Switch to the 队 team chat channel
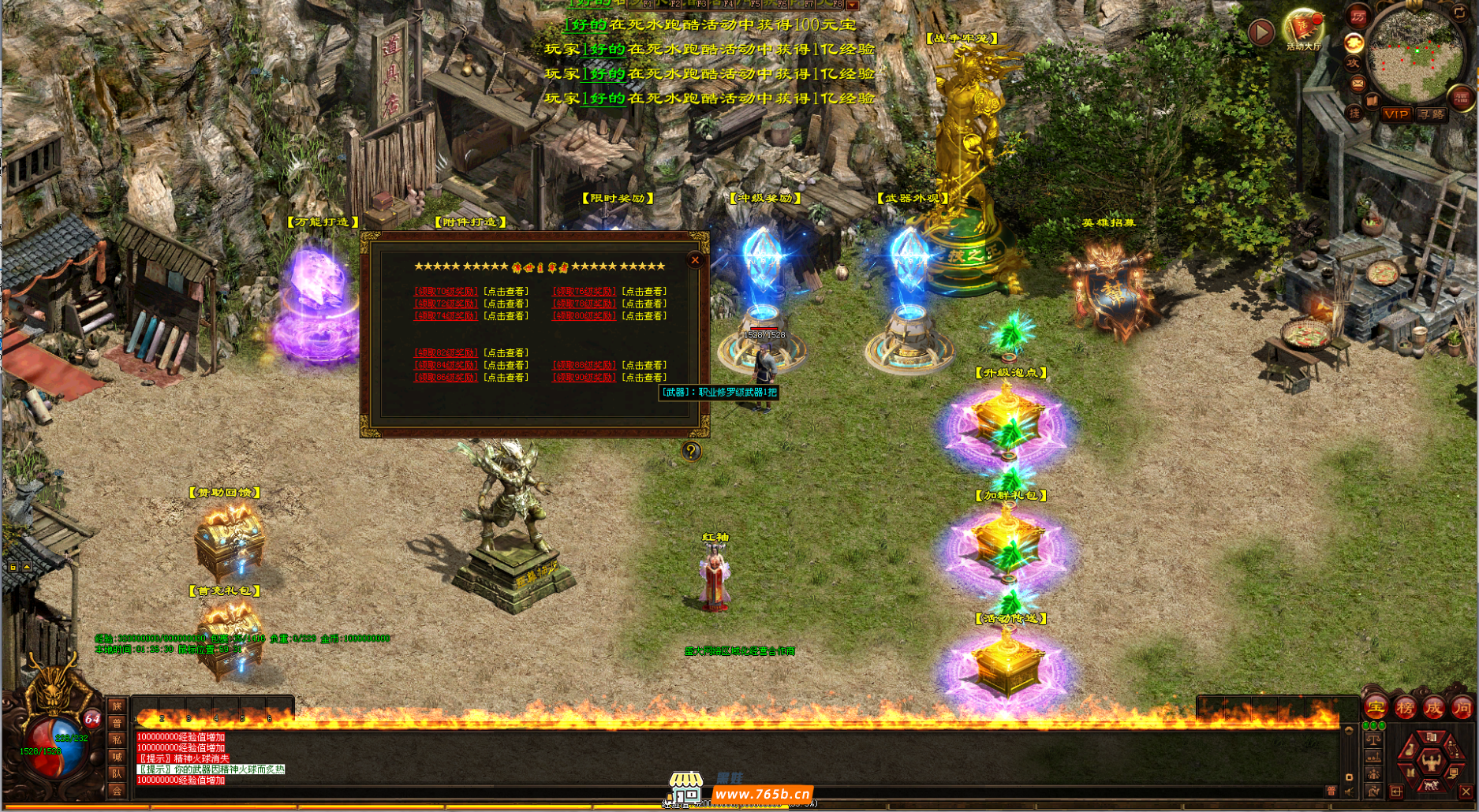1479x812 pixels. point(117,773)
